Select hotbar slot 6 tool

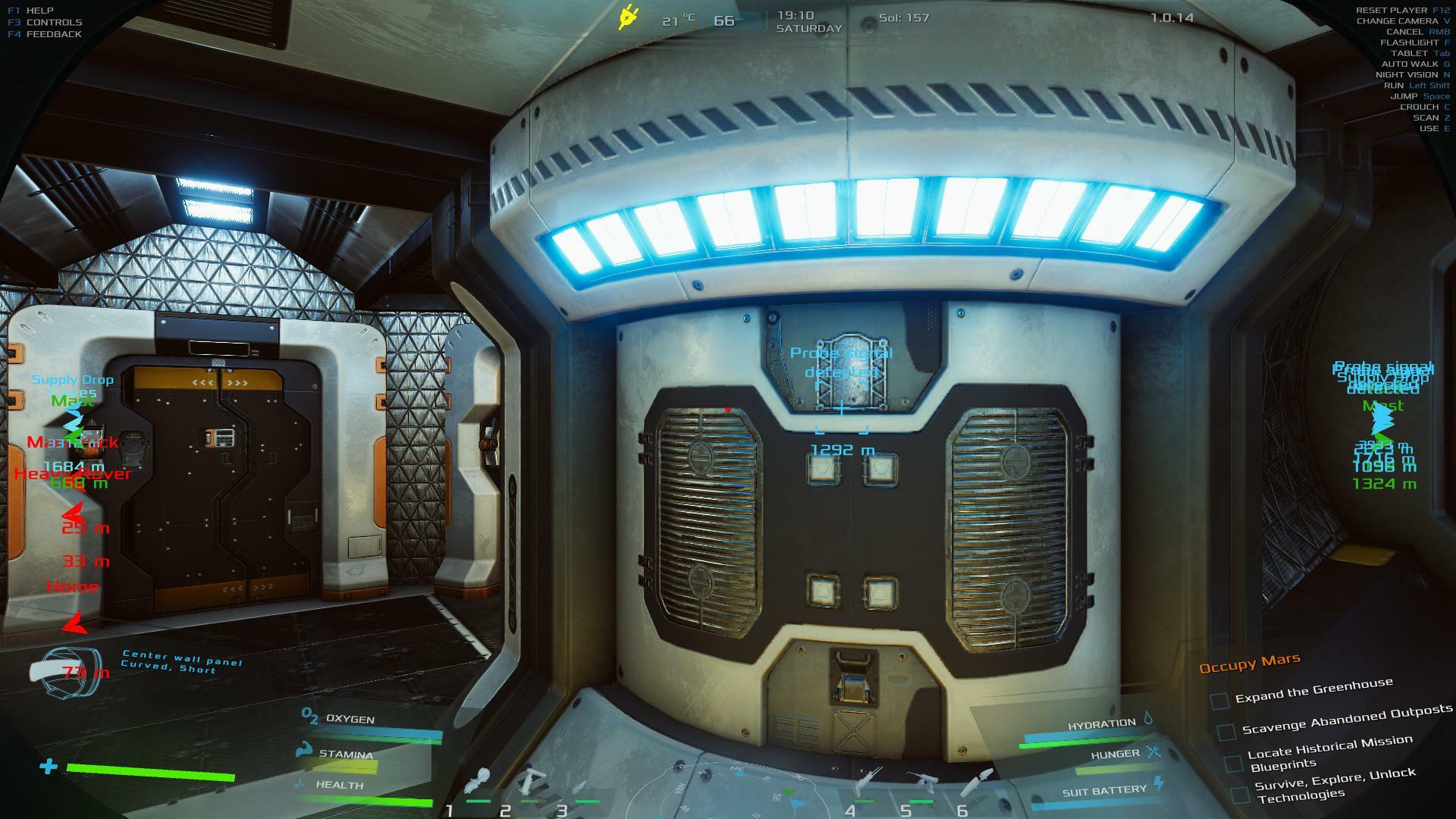click(977, 781)
